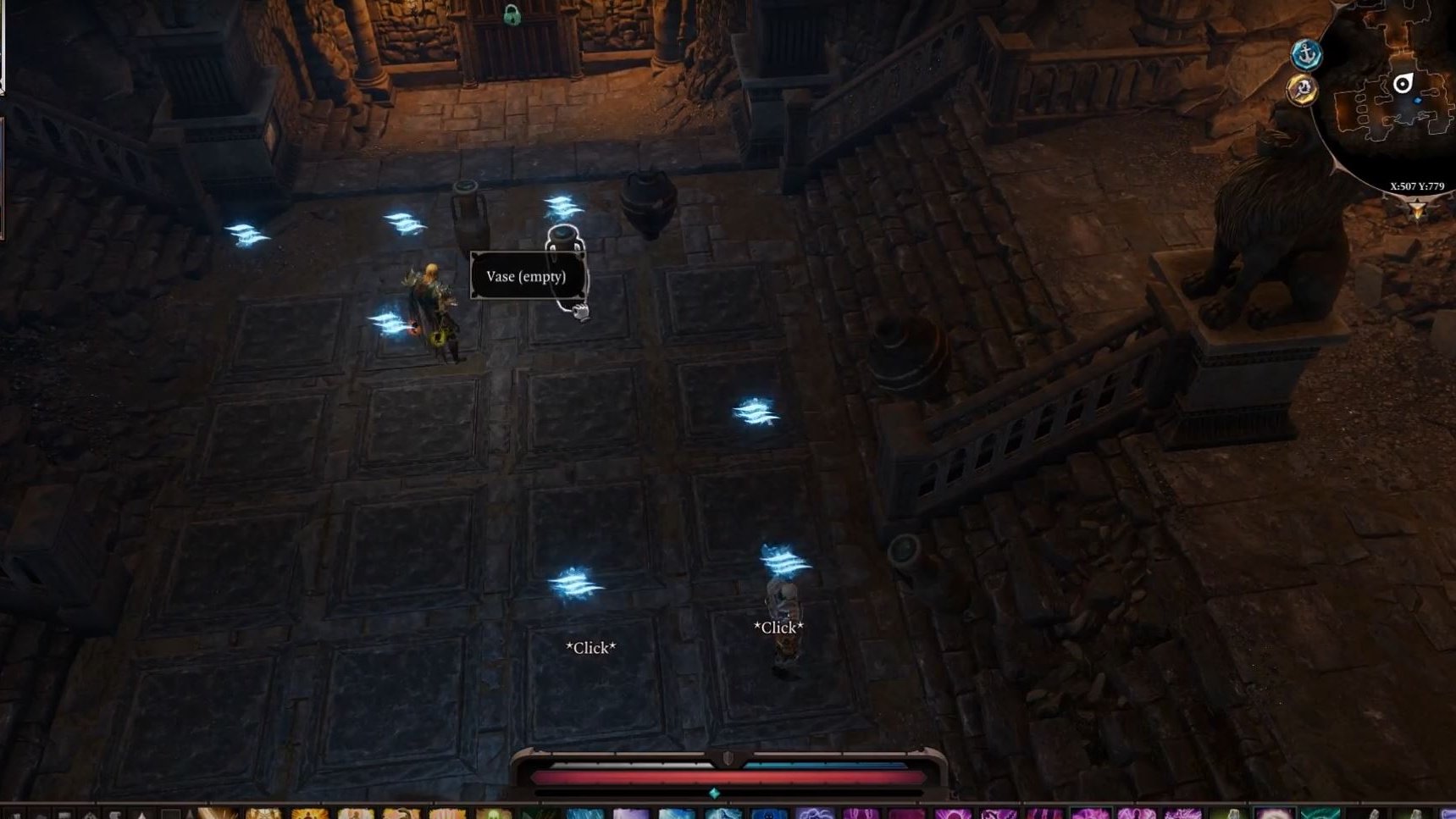Click the blue anchor waypoint icon
1456x819 pixels.
click(x=1306, y=54)
